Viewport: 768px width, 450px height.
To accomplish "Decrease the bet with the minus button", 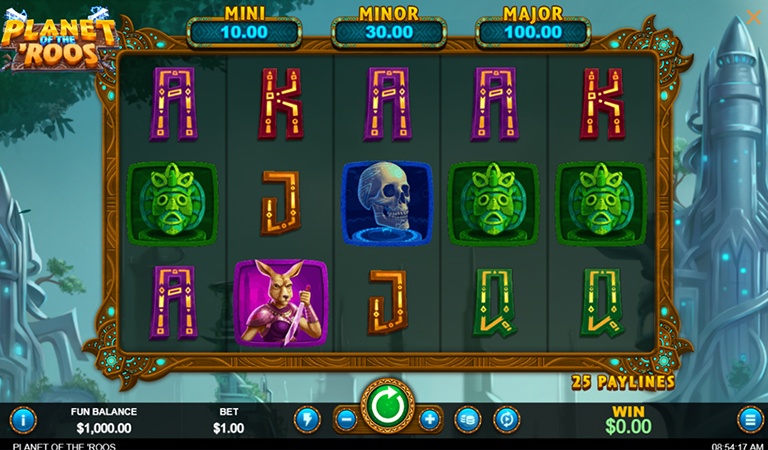I will tap(346, 419).
